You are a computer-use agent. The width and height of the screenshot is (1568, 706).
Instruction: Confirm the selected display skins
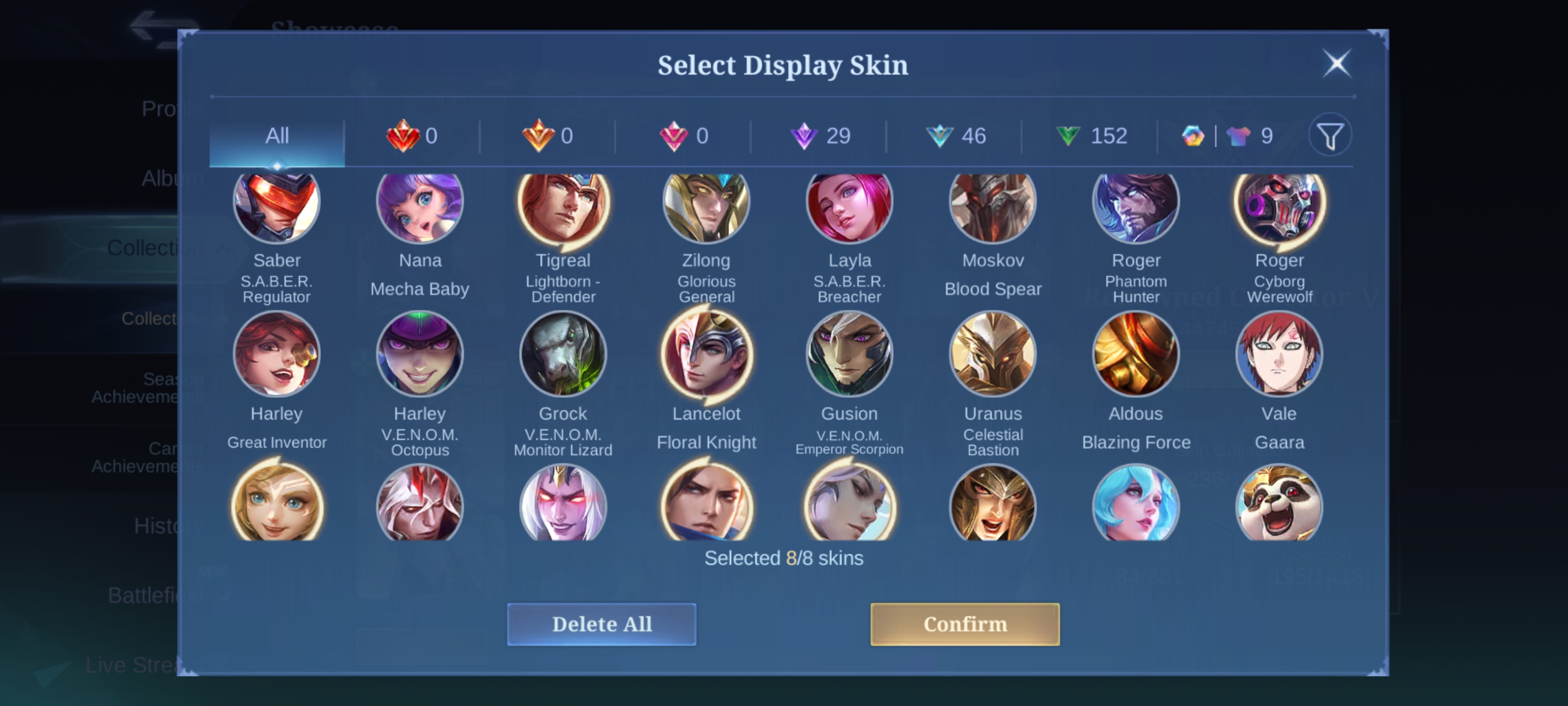964,624
